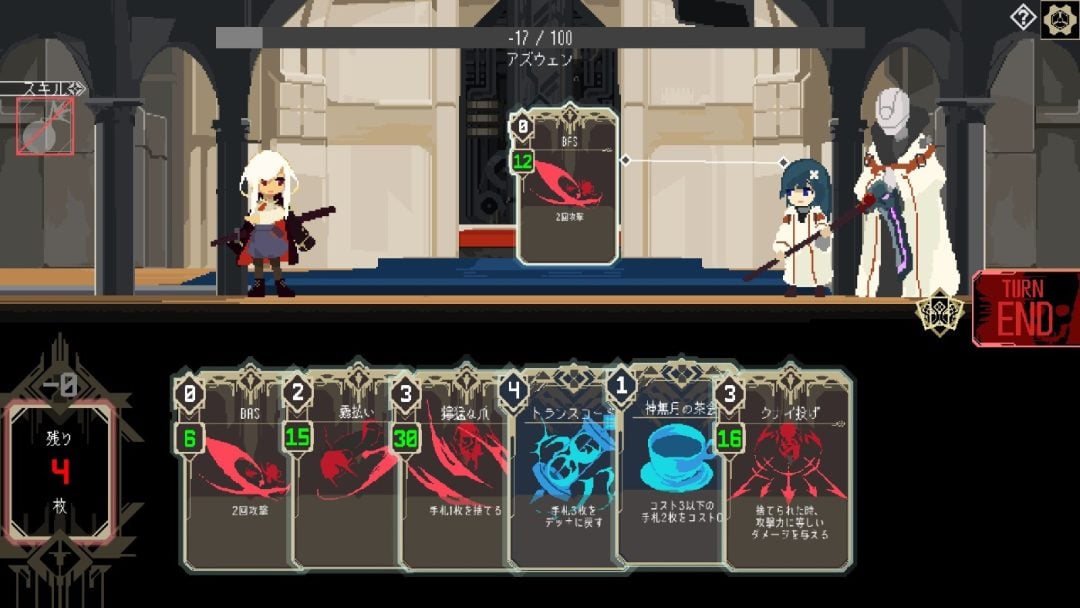Click the ornate emblem beside TURN END
This screenshot has height=608, width=1080.
click(941, 313)
